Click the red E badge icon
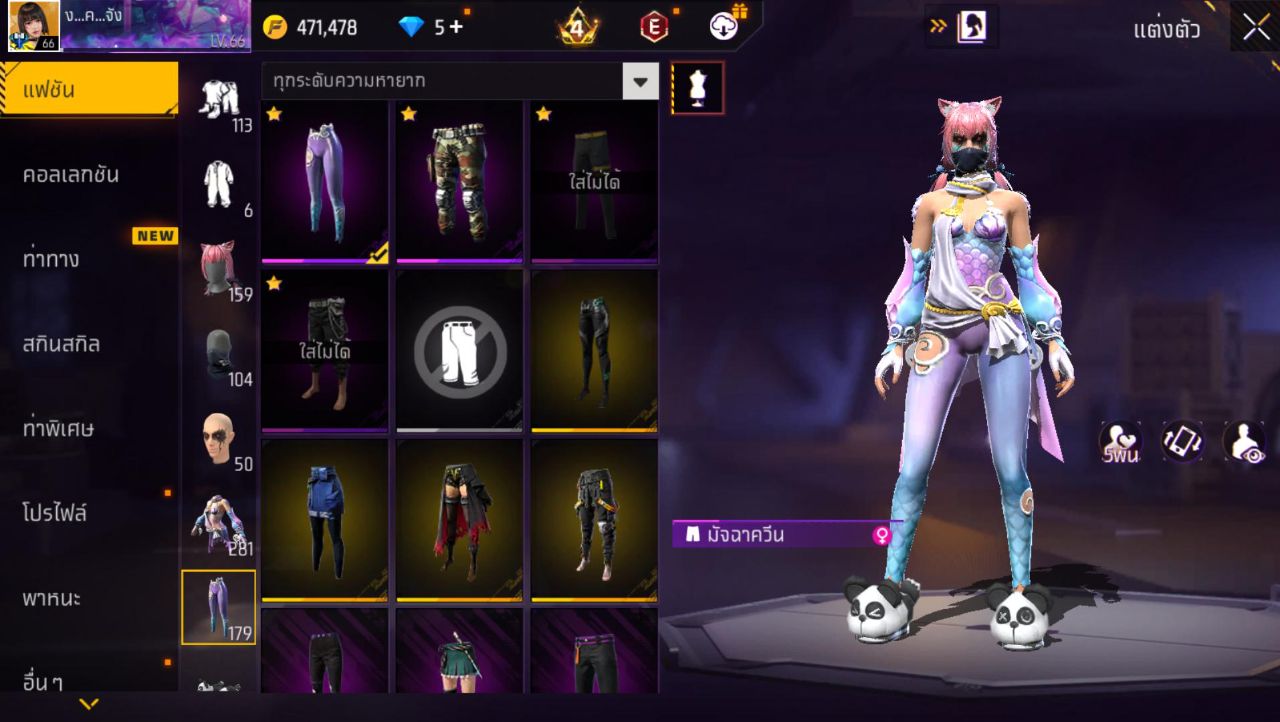 (x=654, y=27)
